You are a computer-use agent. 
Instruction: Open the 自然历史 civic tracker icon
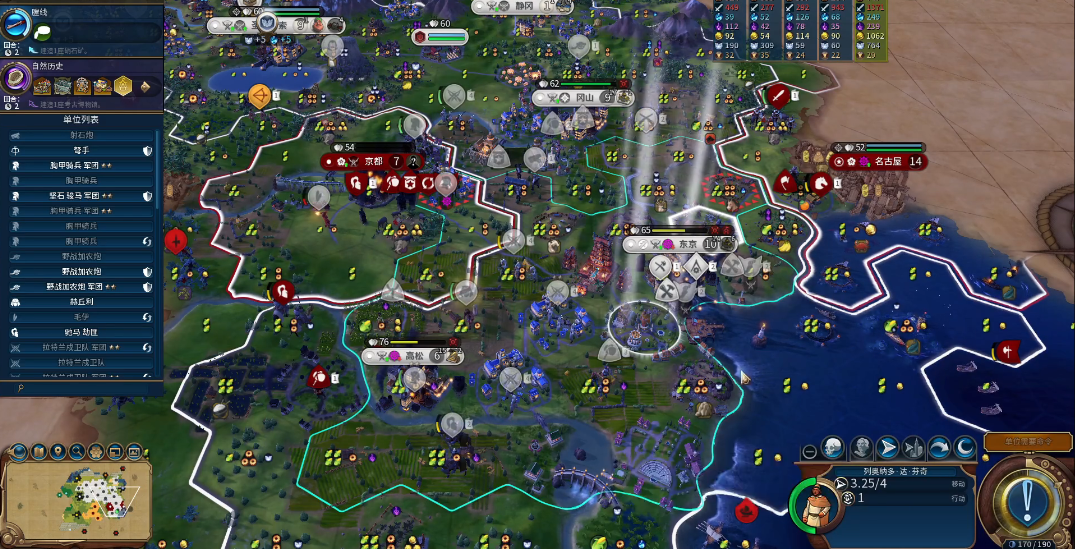tap(16, 79)
